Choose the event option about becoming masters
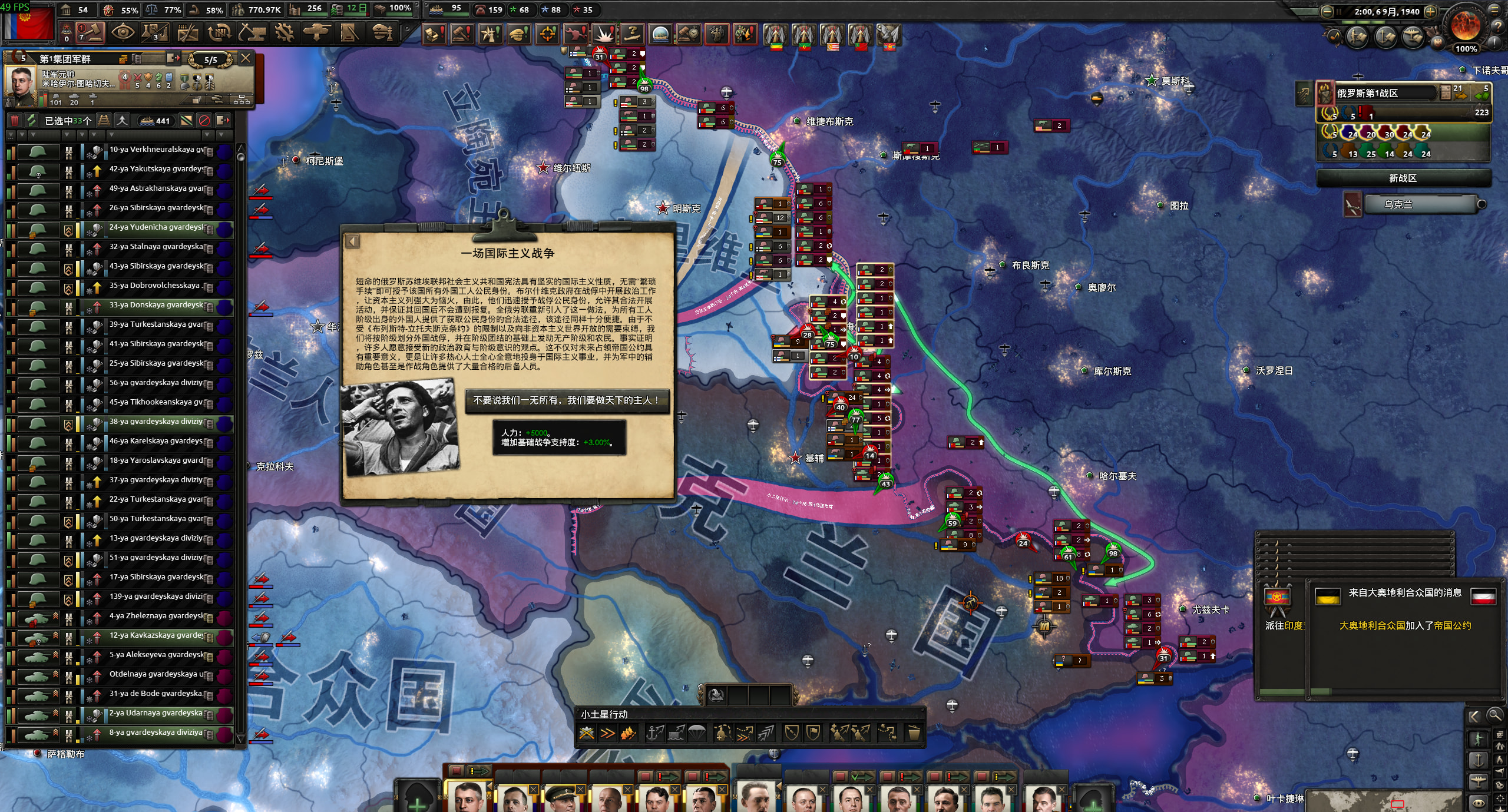This screenshot has width=1508, height=812. point(567,400)
